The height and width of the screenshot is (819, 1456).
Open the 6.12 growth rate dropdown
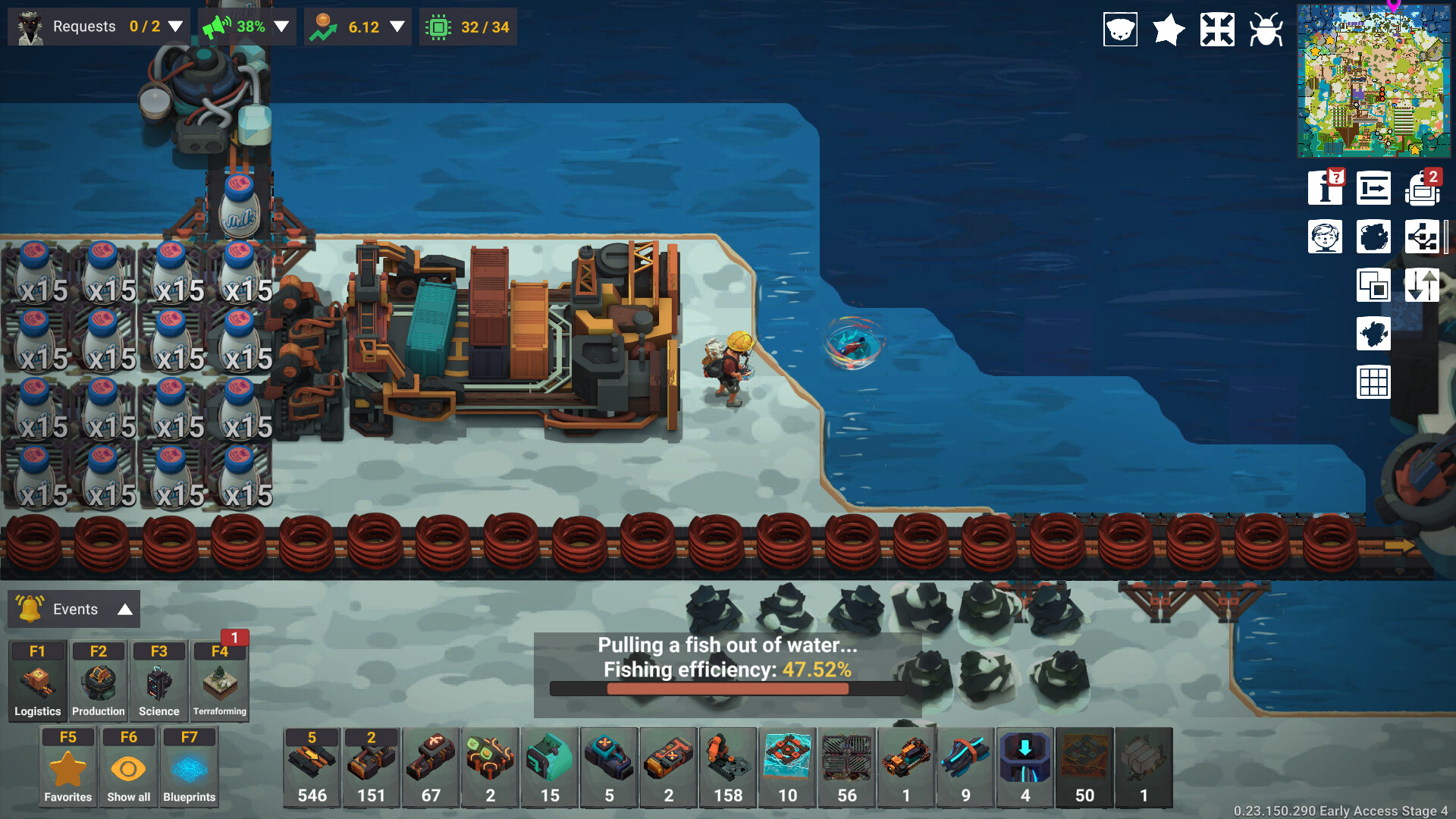397,27
